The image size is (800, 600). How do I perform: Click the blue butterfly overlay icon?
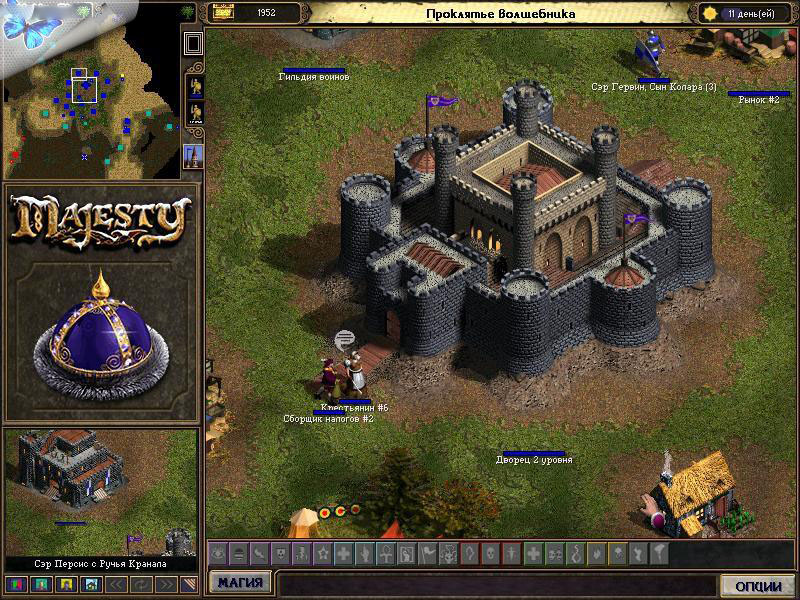tap(30, 25)
